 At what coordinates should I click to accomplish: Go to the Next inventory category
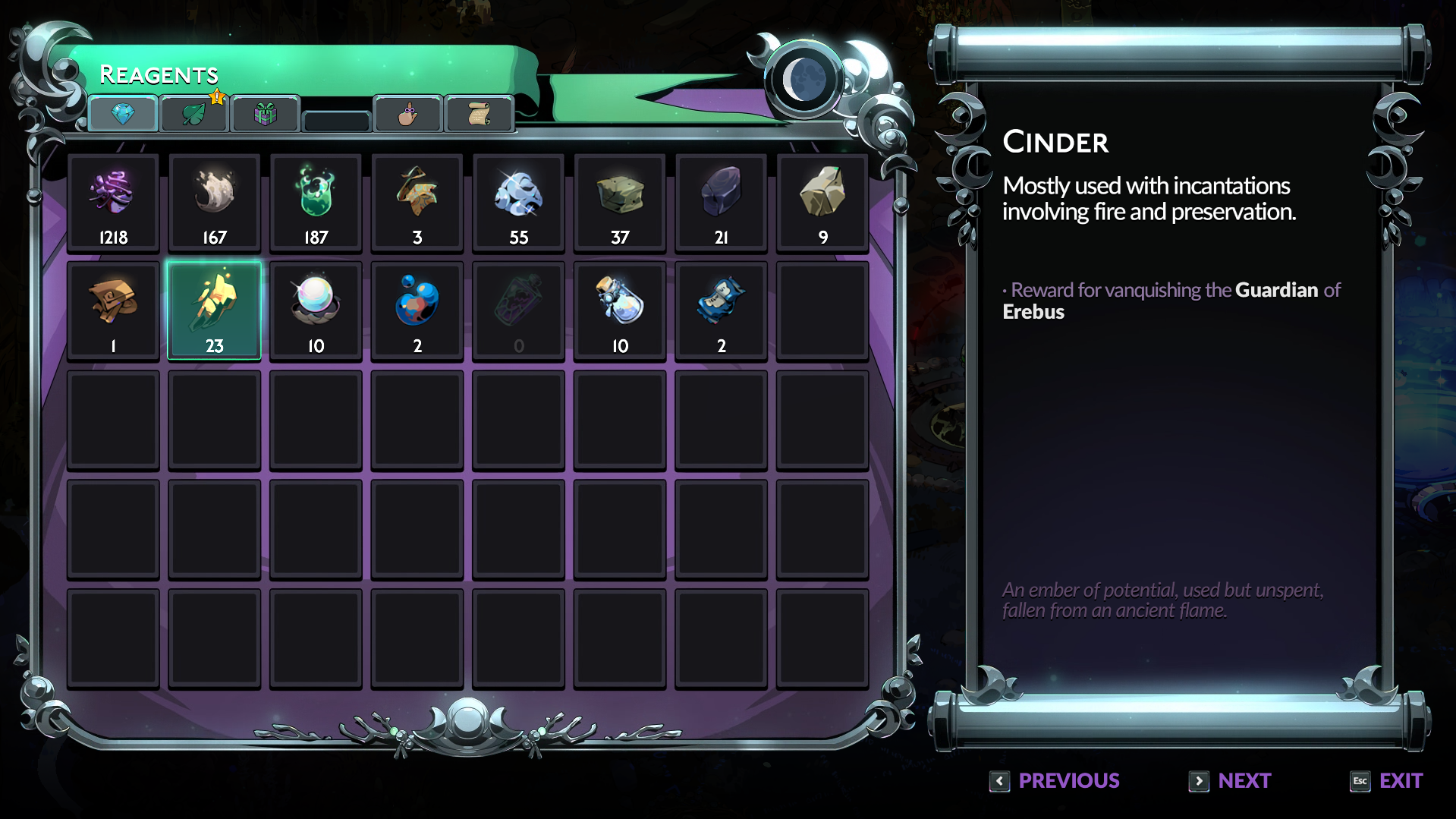click(1230, 781)
